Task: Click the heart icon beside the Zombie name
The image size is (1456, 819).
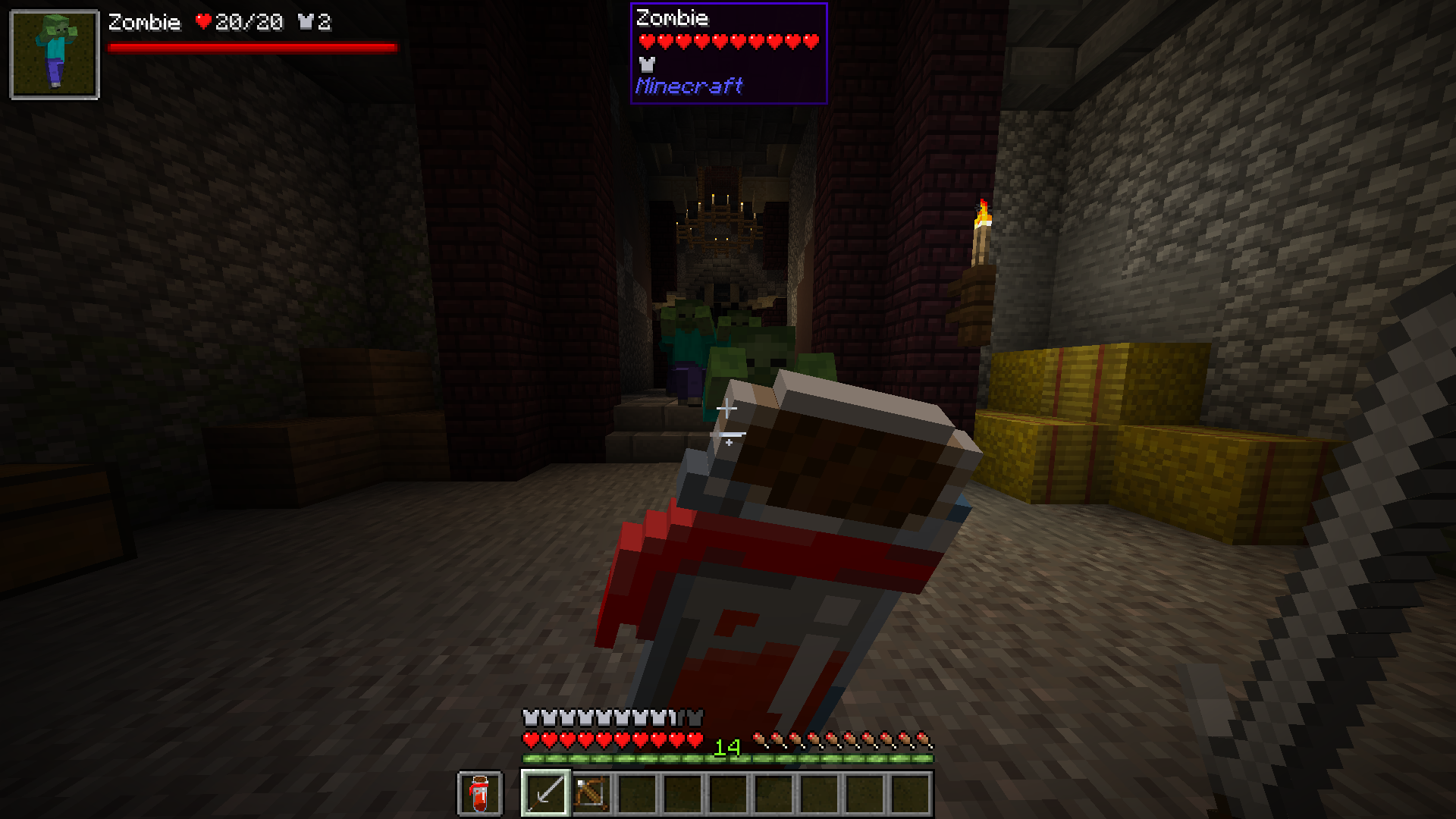Action: pyautogui.click(x=203, y=22)
